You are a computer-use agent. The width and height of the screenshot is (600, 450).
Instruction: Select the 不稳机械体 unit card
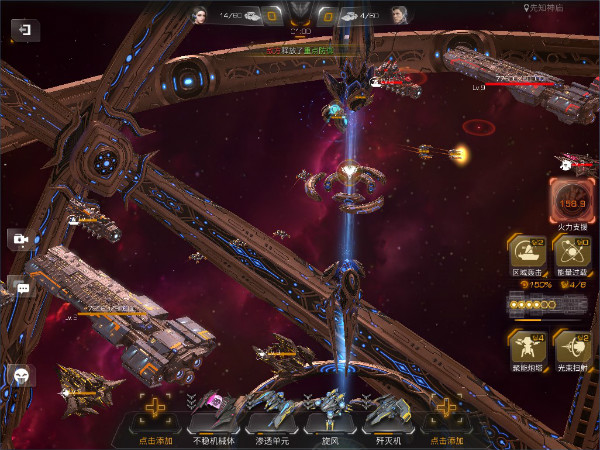click(213, 415)
